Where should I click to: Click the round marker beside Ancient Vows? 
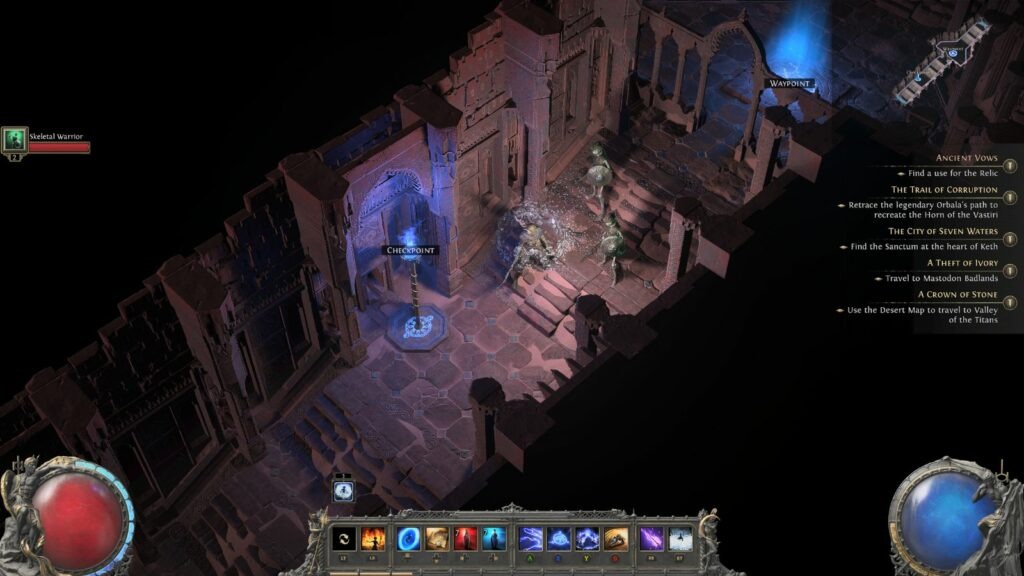(x=1011, y=166)
